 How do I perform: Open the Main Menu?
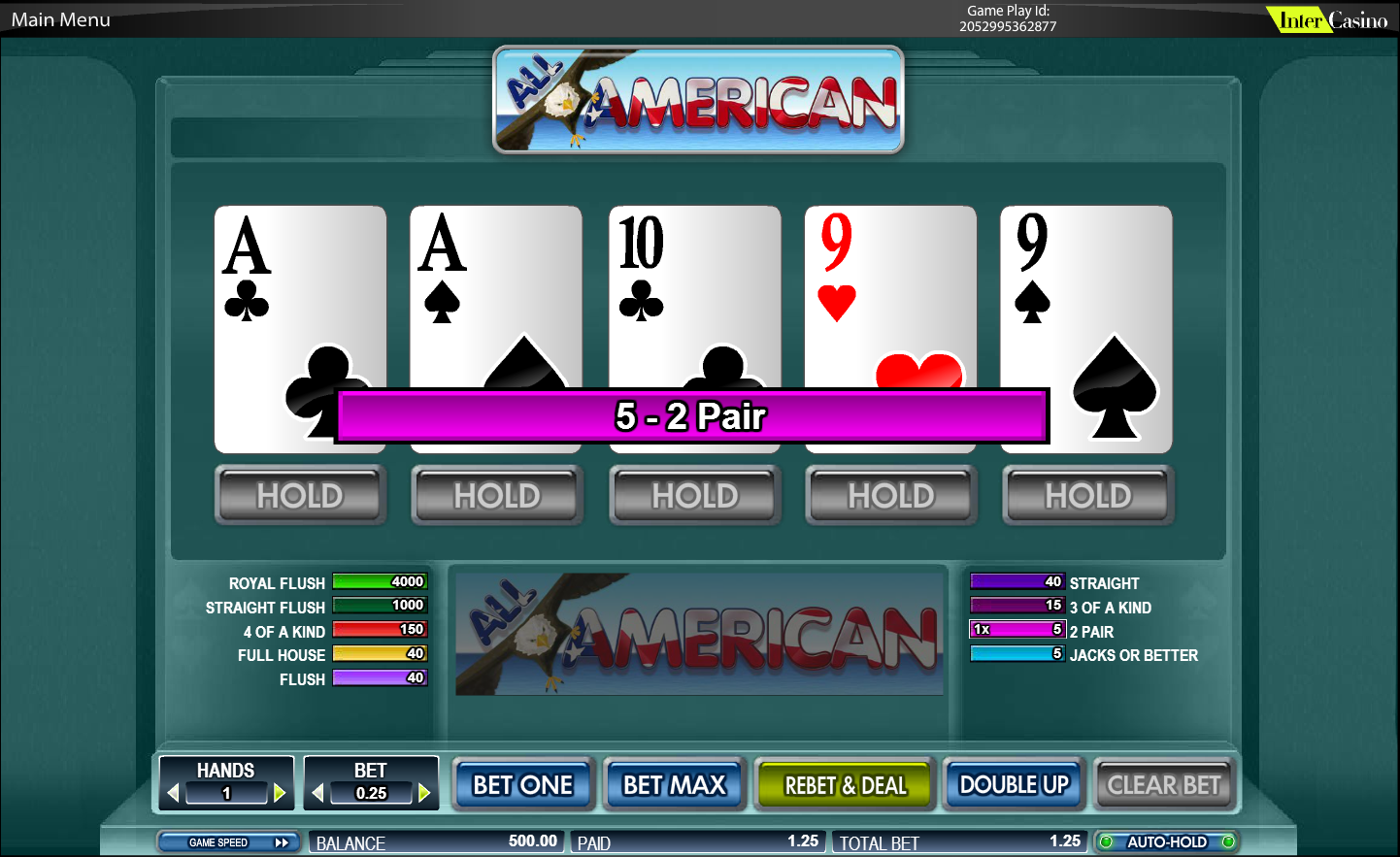coord(60,19)
